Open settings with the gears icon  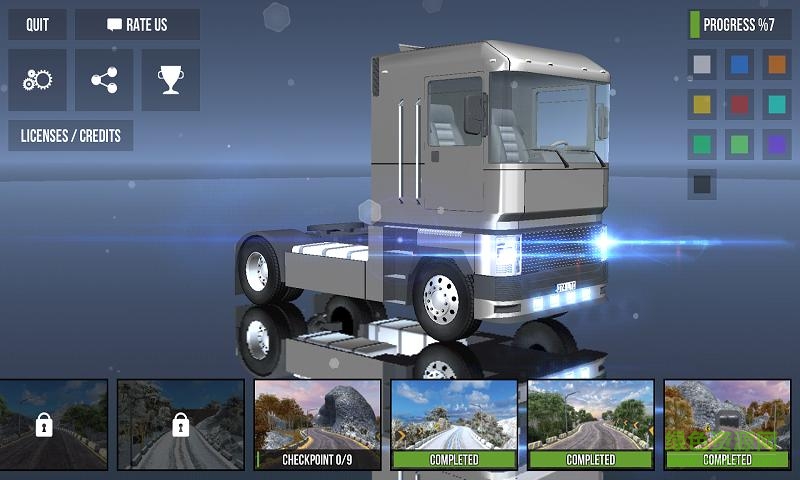point(37,80)
